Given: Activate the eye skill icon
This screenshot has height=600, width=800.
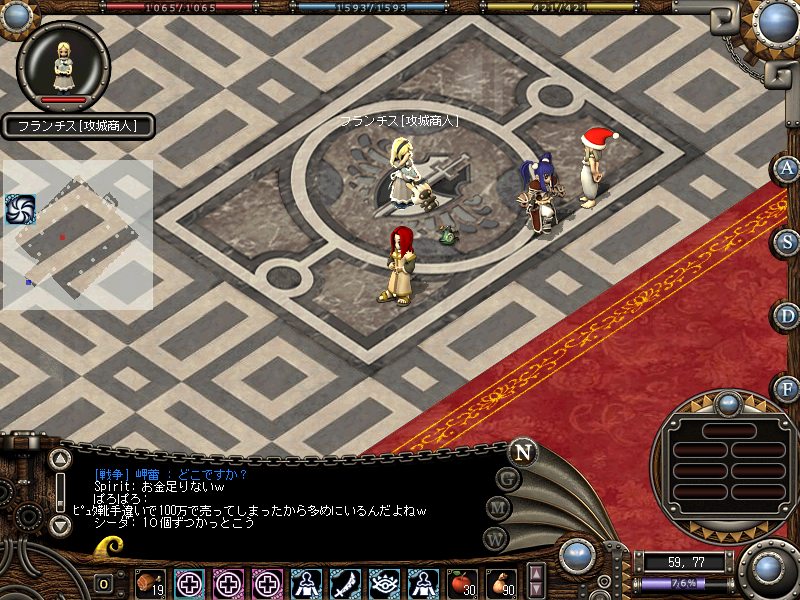Looking at the screenshot, I should pyautogui.click(x=384, y=583).
